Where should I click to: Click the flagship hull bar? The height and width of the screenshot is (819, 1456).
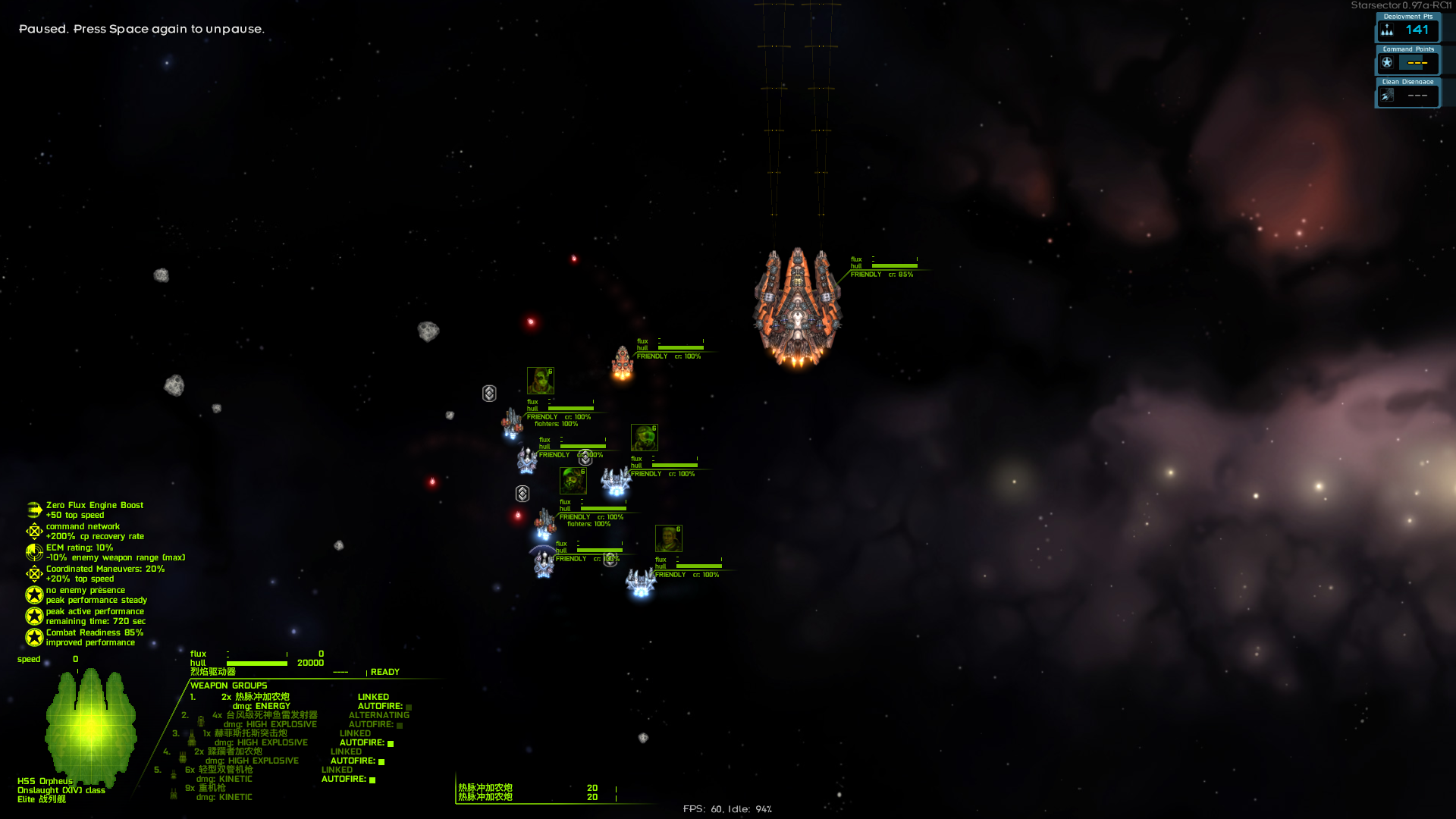(258, 662)
